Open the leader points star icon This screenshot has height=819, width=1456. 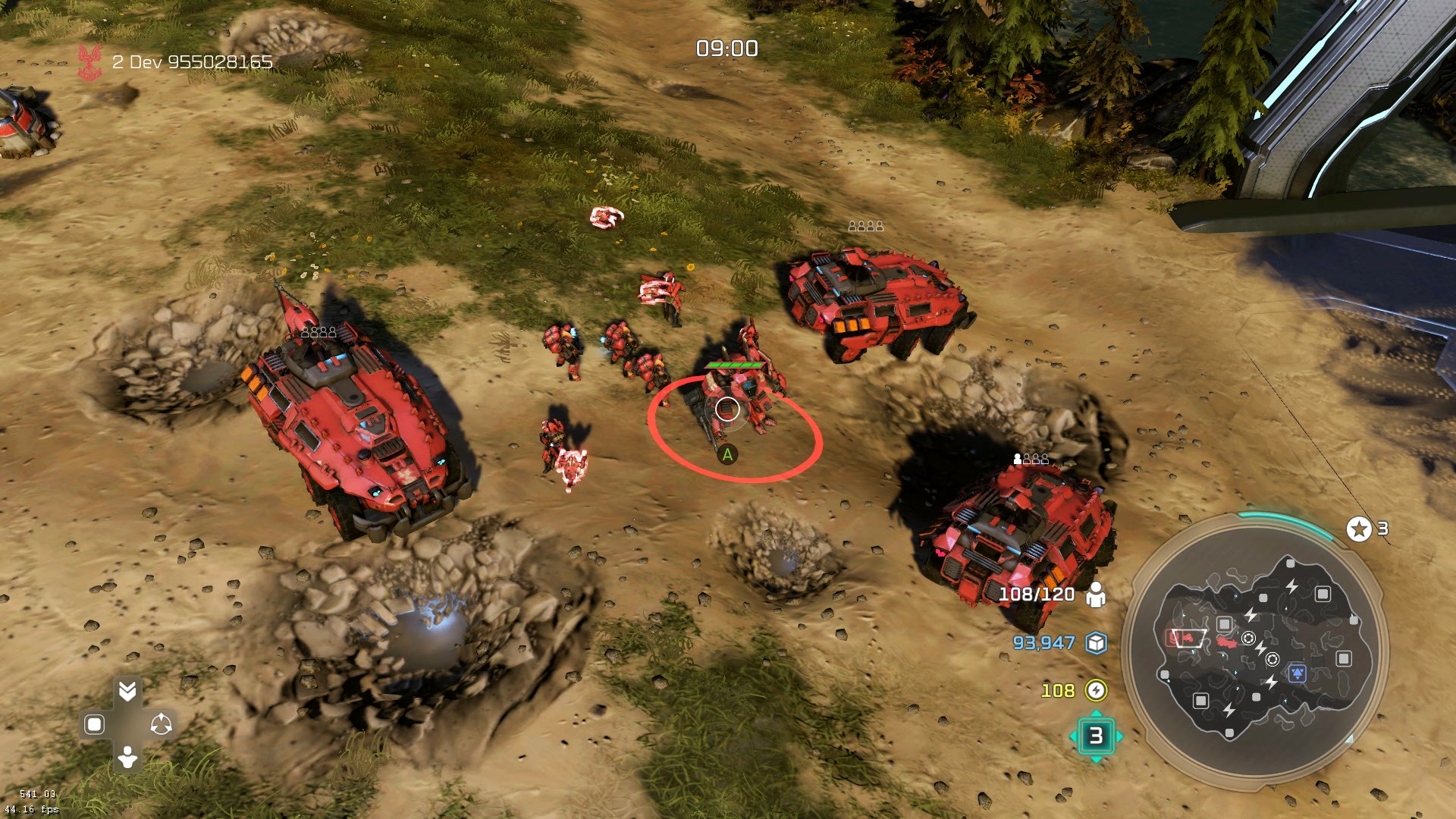tap(1359, 529)
